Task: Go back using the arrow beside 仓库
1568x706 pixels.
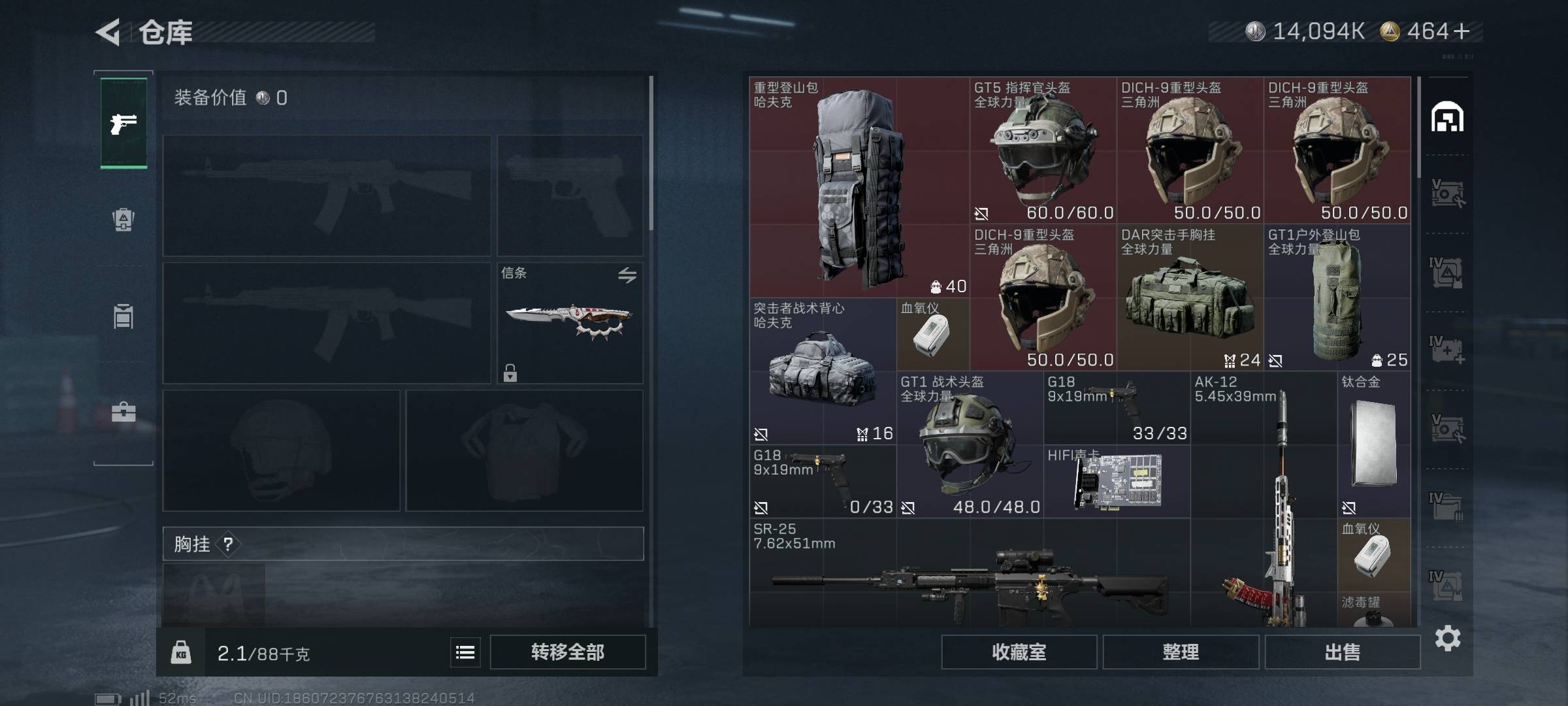Action: tap(108, 31)
